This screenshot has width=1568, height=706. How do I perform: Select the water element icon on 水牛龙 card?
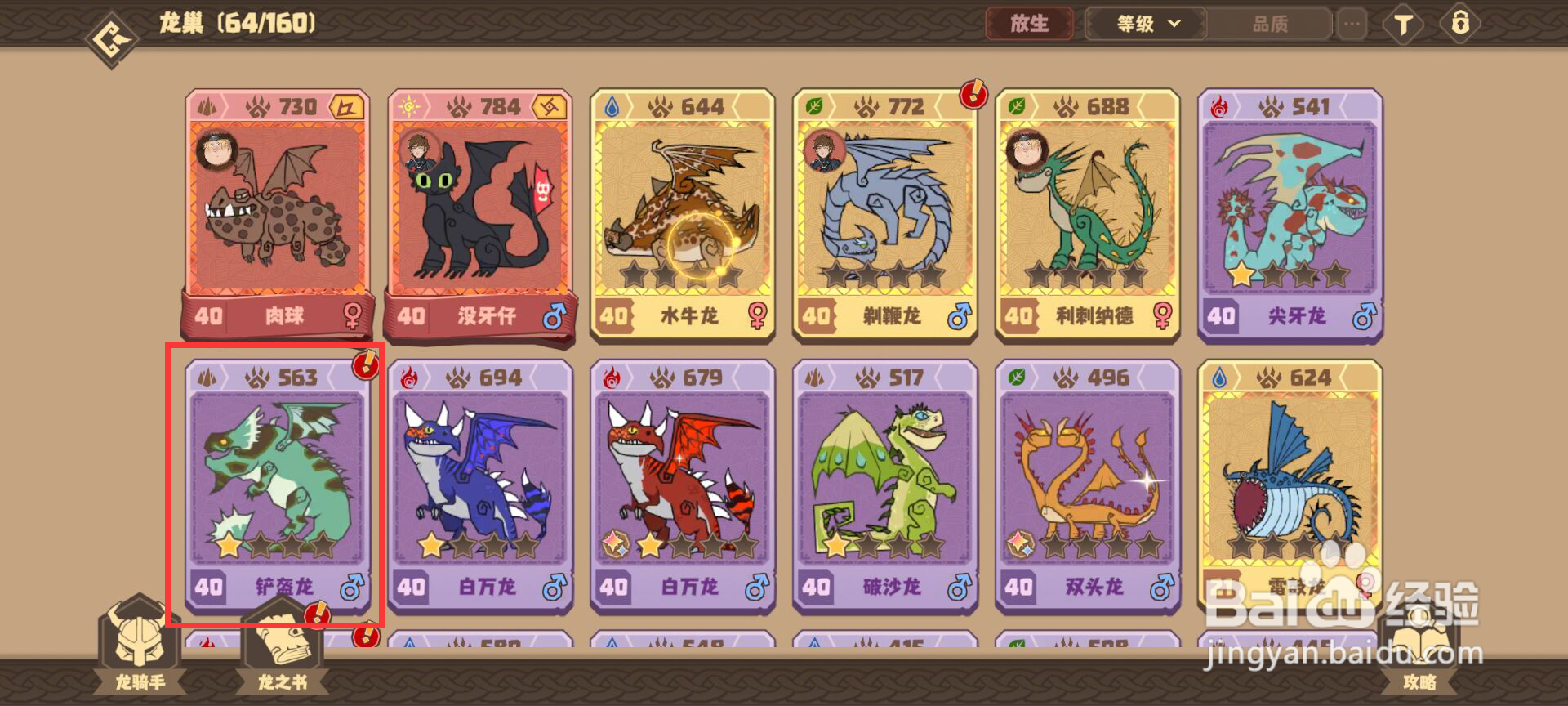[x=612, y=106]
